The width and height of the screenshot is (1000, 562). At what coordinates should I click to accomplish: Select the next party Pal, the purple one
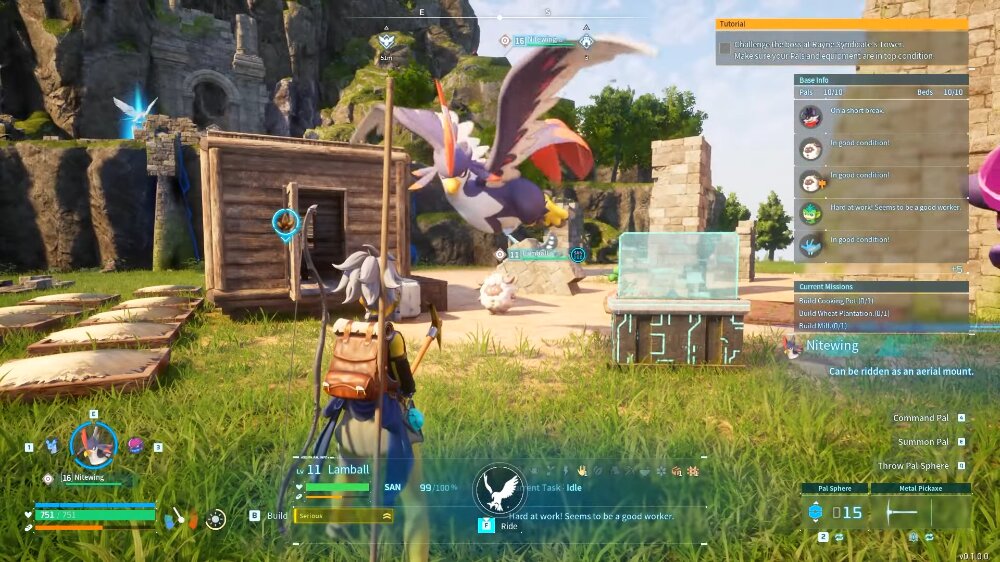[x=136, y=445]
